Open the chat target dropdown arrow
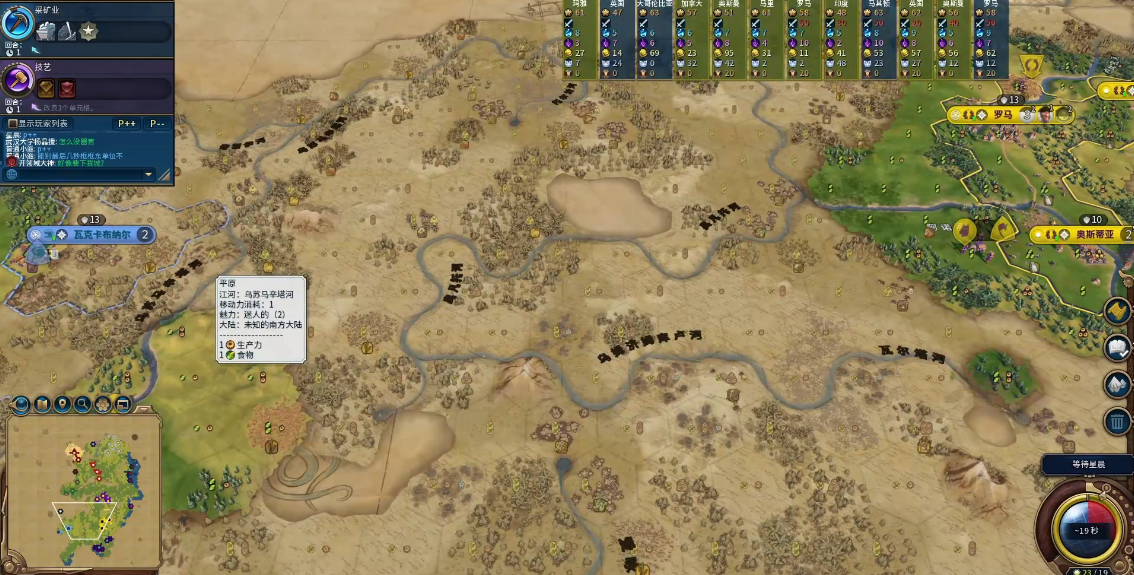Screen dimensions: 1134x575 [149, 174]
